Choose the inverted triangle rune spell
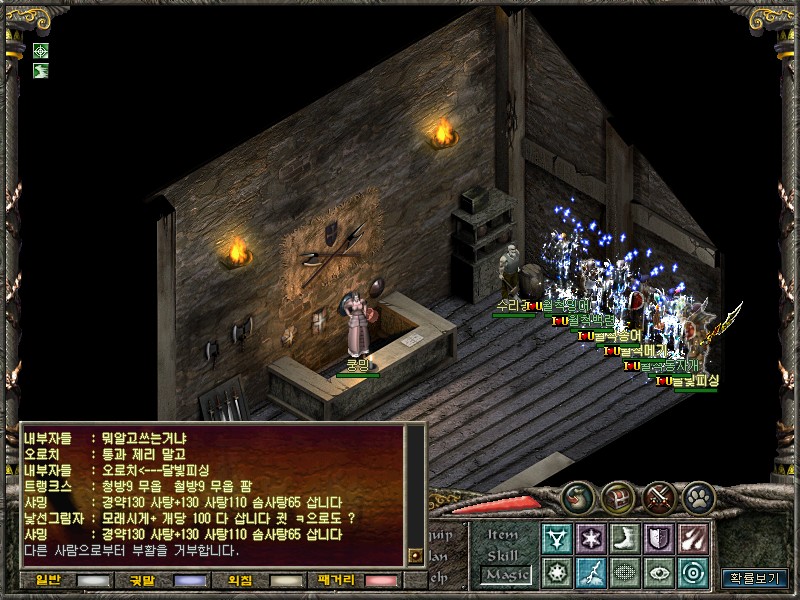800x600 pixels. pos(556,538)
